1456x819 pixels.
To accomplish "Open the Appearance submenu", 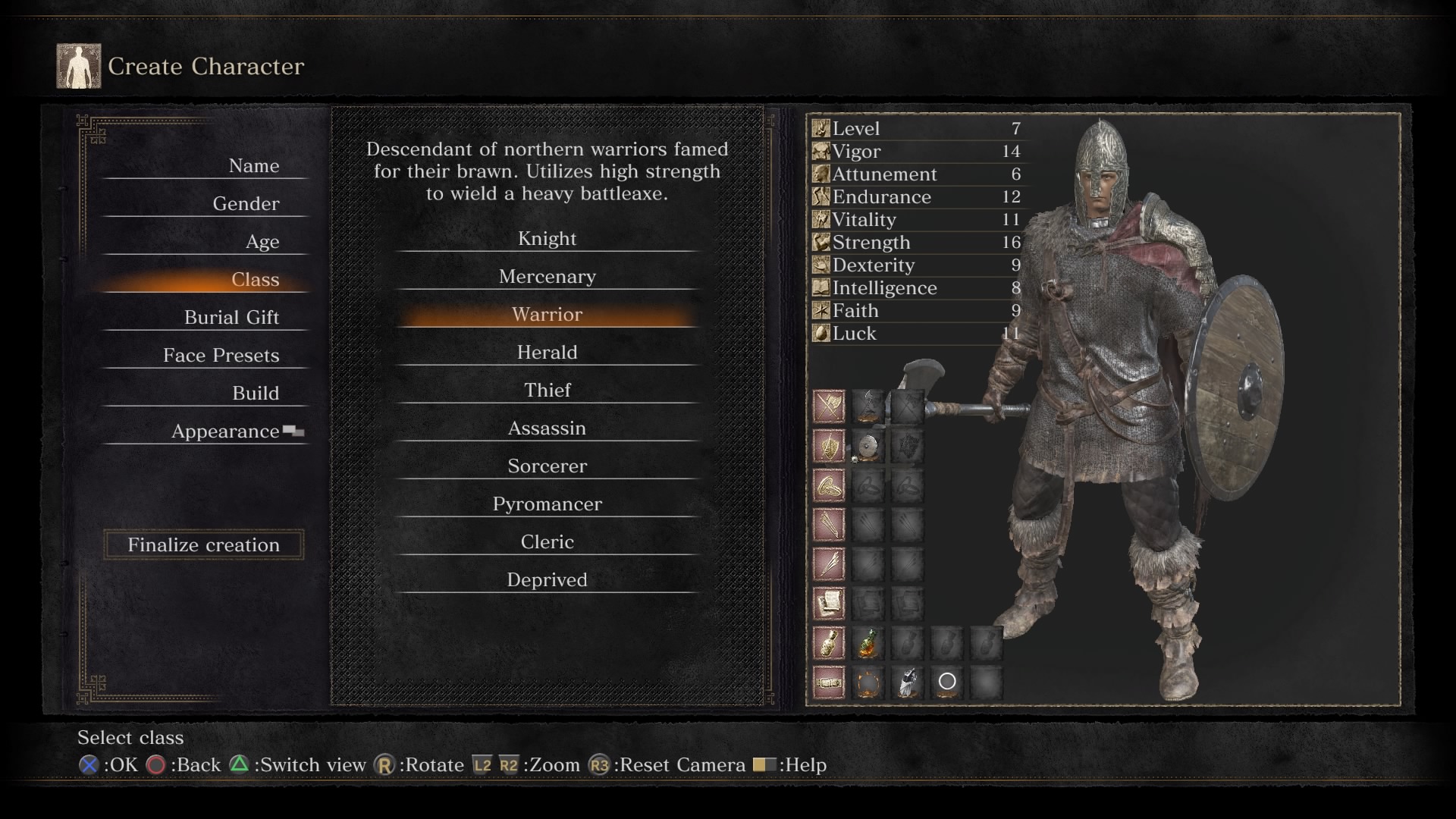I will 226,431.
